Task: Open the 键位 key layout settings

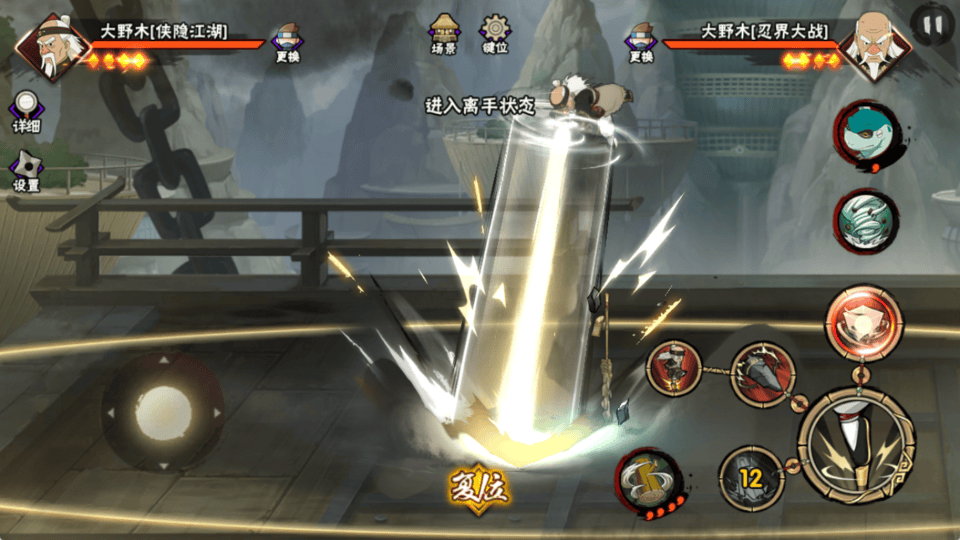Action: (x=495, y=34)
